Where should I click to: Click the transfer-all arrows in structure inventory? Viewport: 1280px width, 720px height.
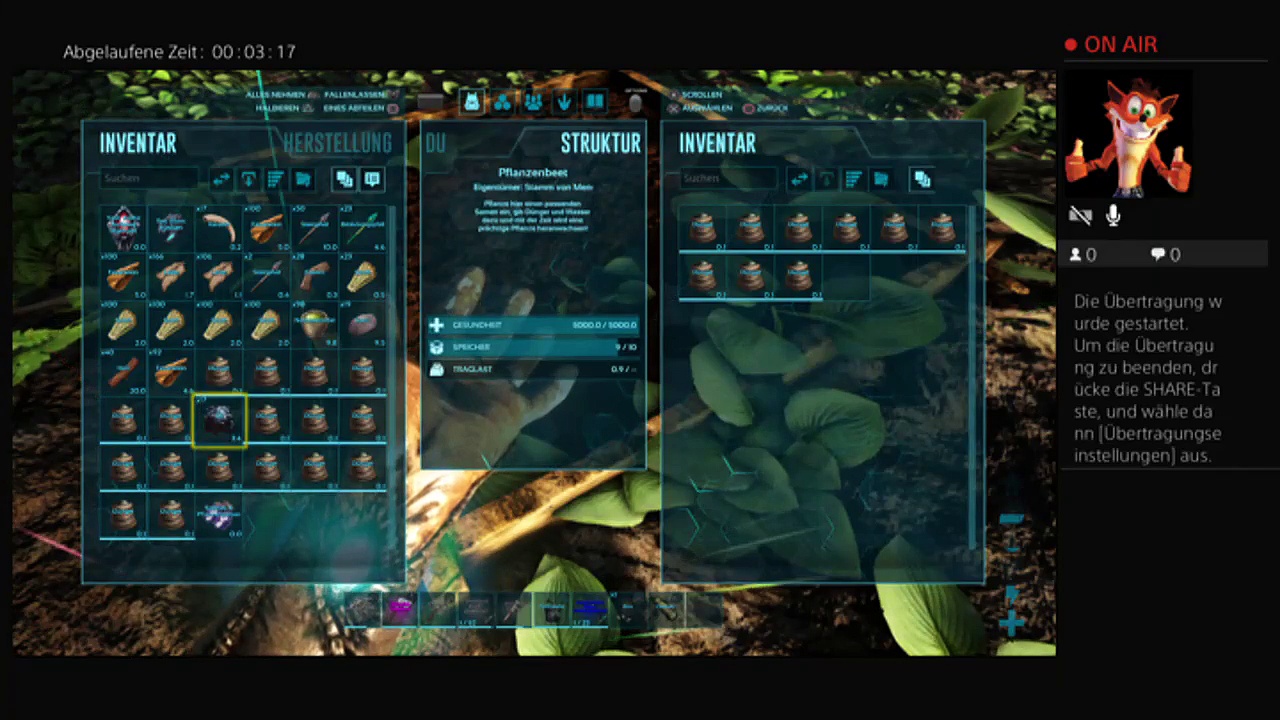pyautogui.click(x=799, y=180)
